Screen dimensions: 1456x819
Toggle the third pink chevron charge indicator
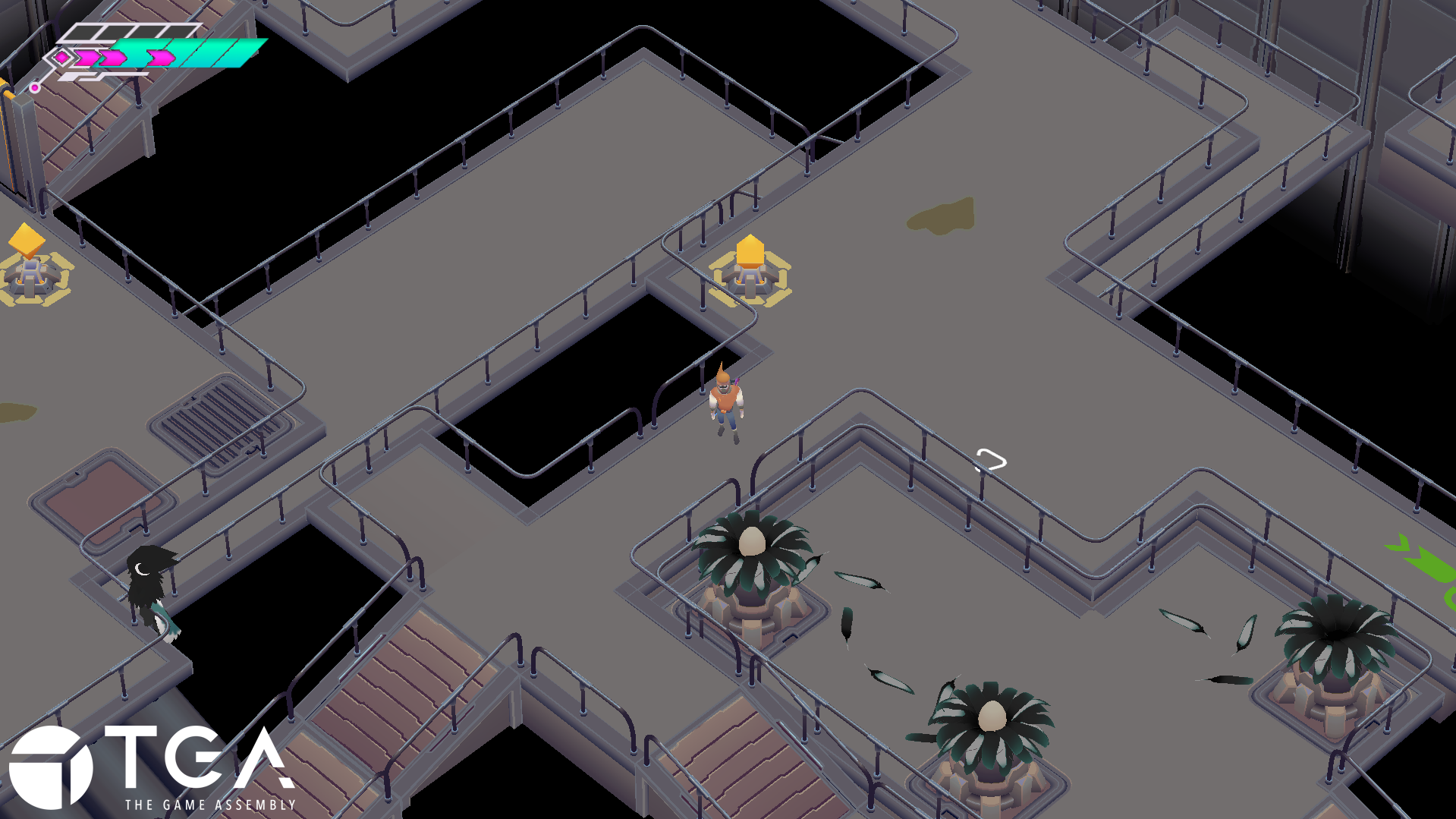161,58
